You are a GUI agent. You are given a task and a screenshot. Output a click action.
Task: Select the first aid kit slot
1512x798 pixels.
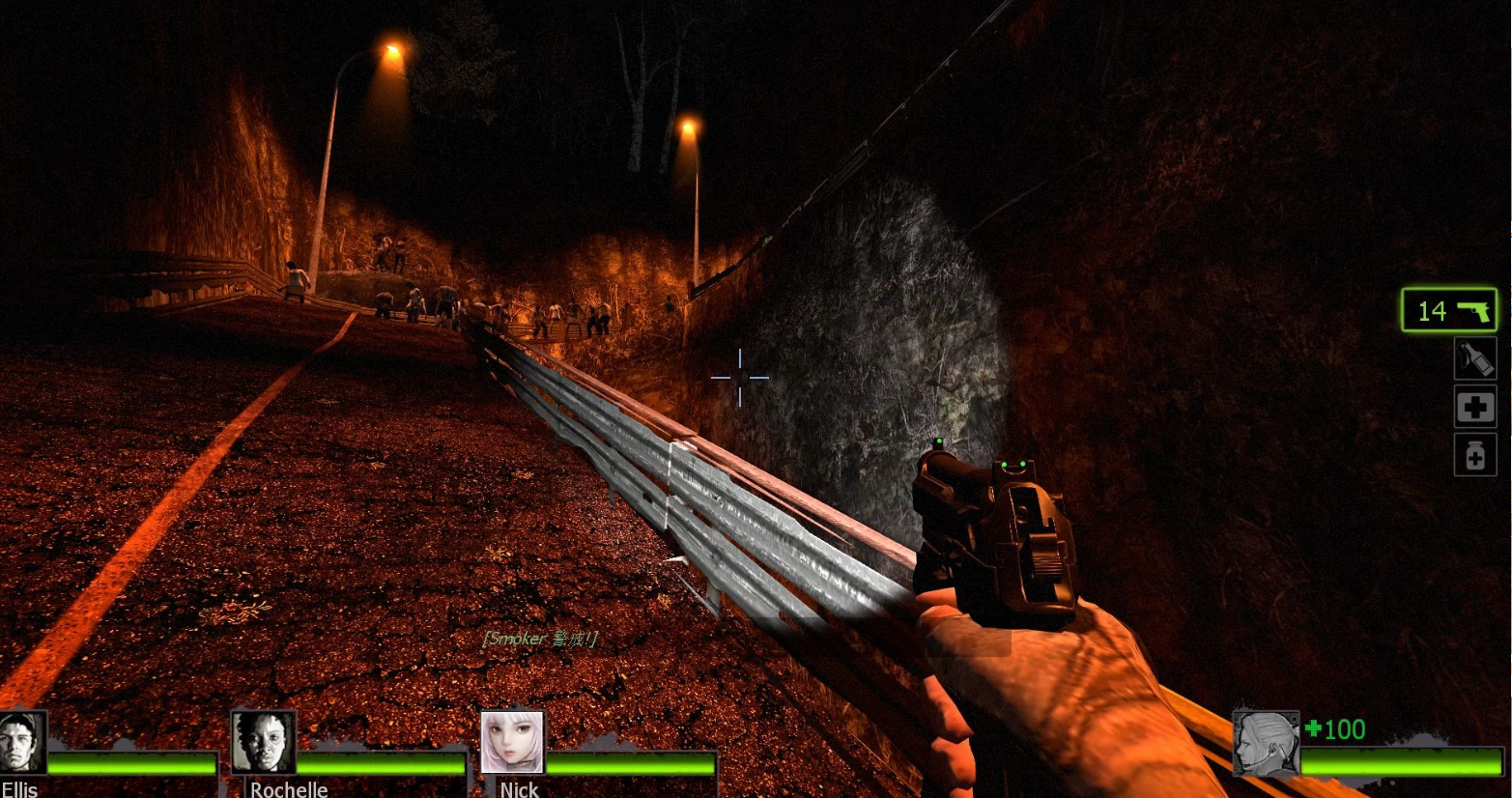coord(1474,407)
